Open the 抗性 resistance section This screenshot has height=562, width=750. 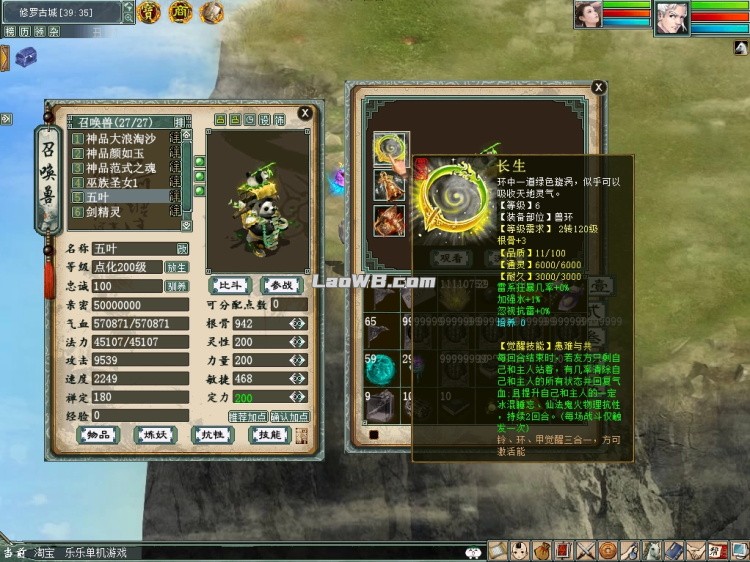(x=212, y=435)
